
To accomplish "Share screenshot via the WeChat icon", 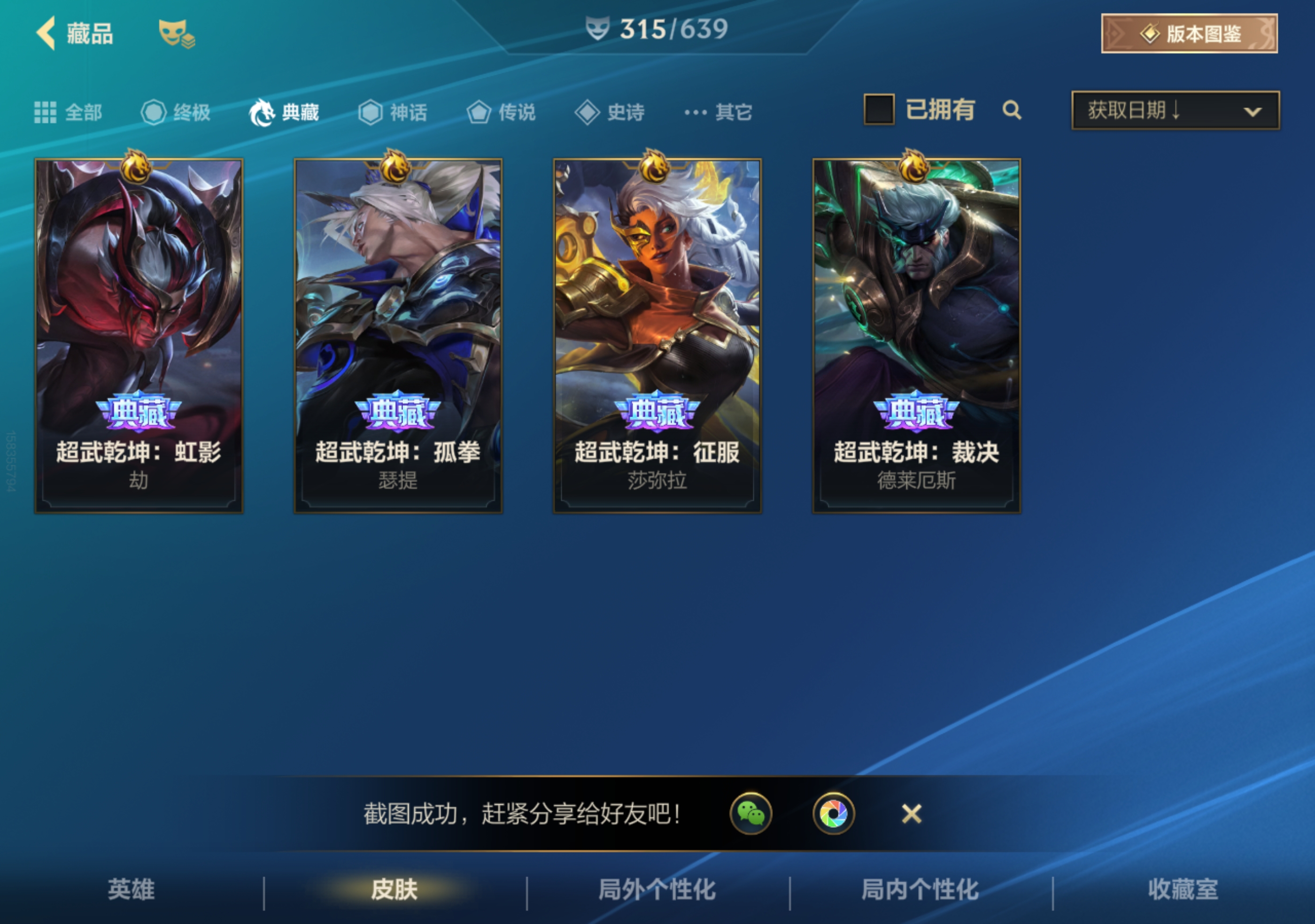I will [751, 814].
